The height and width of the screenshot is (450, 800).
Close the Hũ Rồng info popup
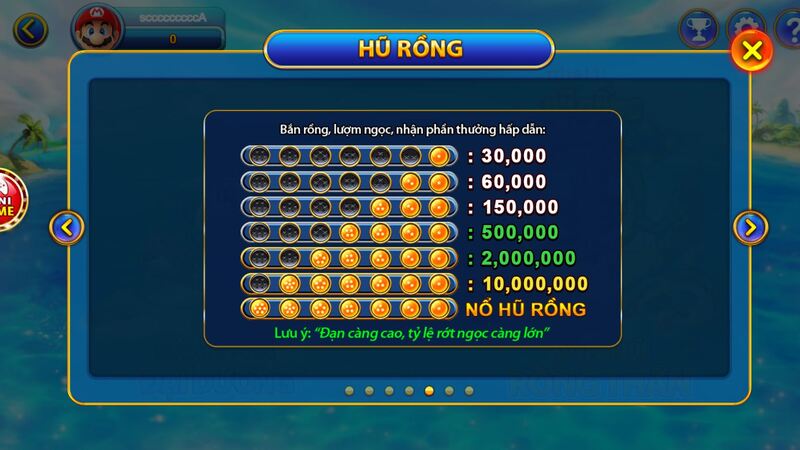click(x=752, y=51)
